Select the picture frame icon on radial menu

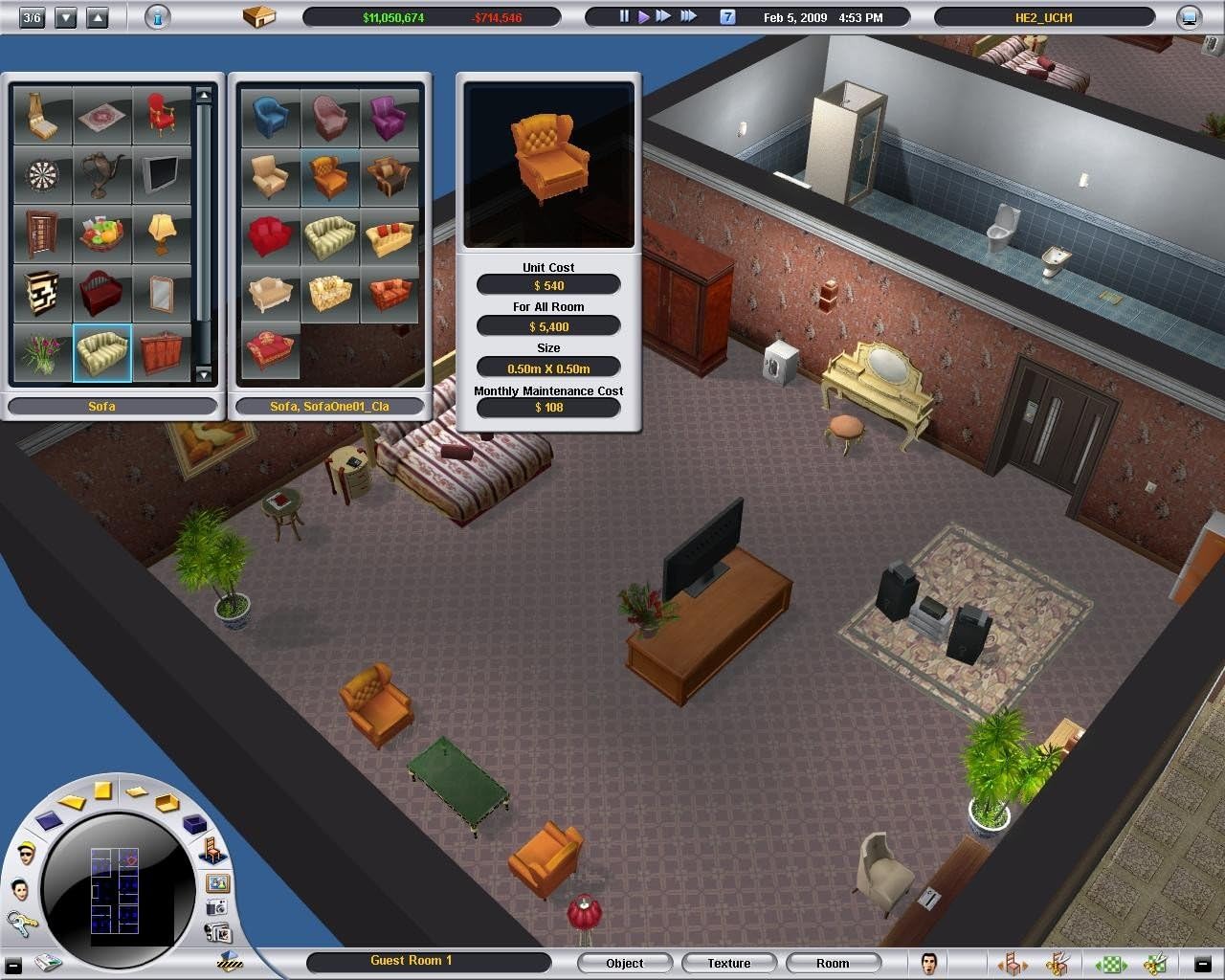(x=216, y=882)
